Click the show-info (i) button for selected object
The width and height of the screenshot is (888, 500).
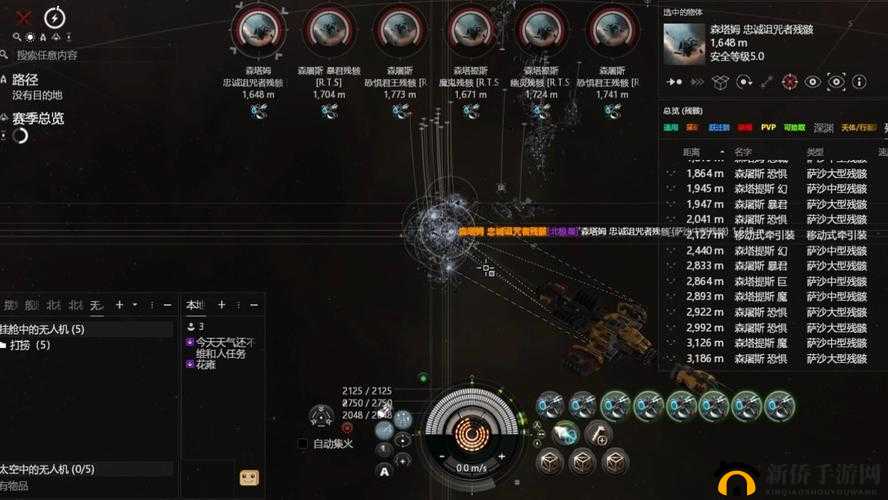click(861, 81)
